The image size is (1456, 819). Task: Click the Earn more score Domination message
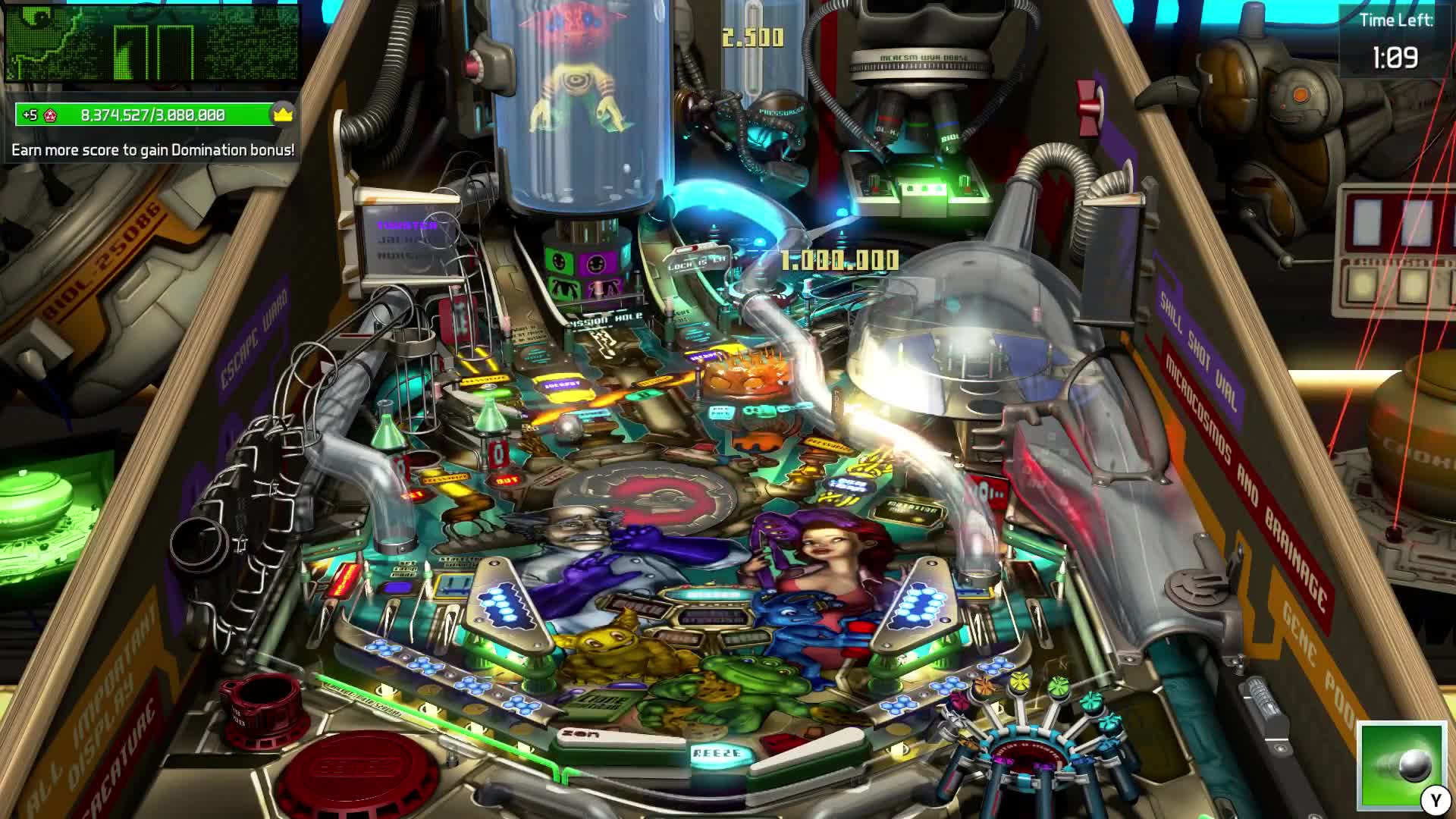[x=152, y=150]
